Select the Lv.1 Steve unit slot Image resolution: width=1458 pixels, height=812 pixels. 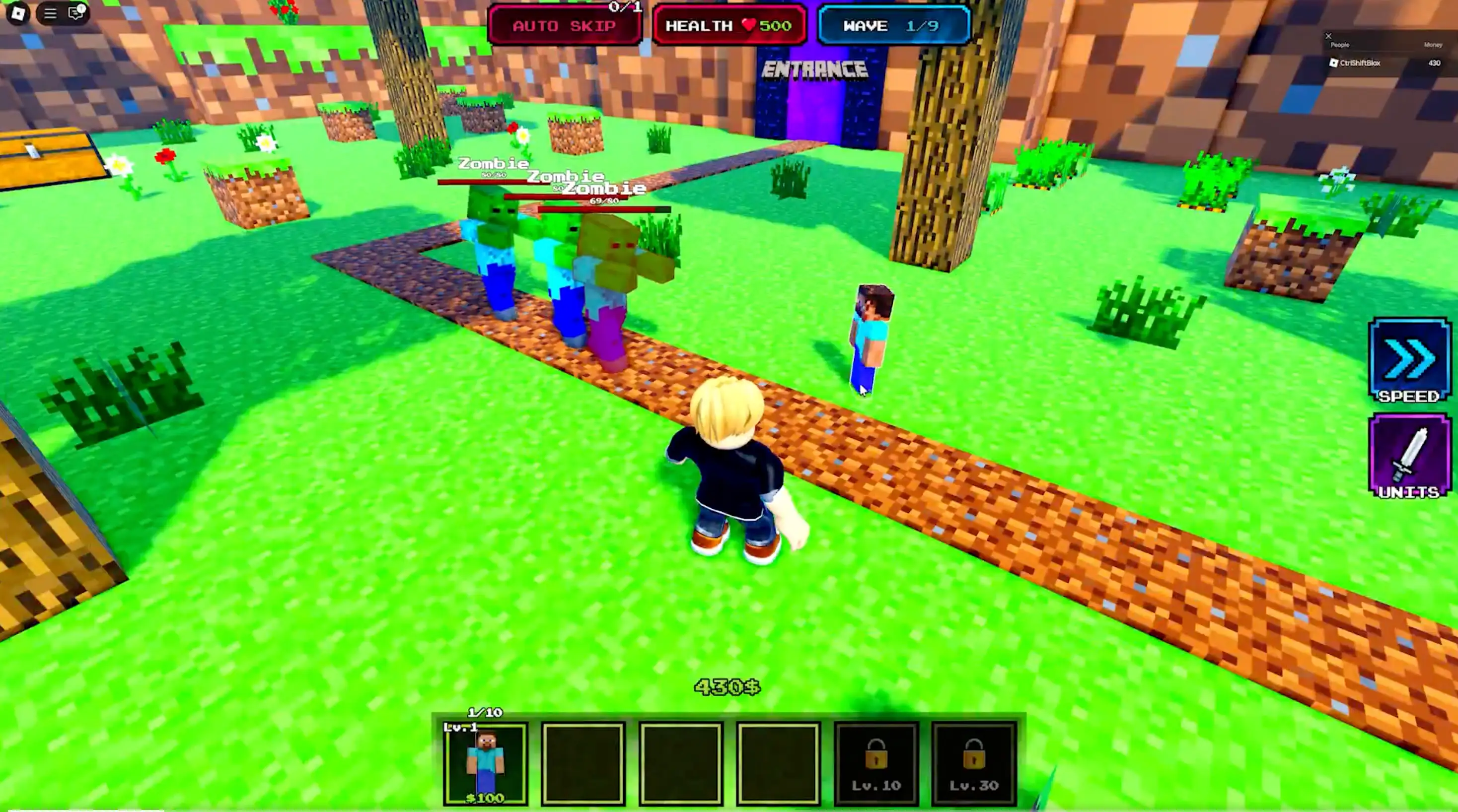pyautogui.click(x=486, y=763)
